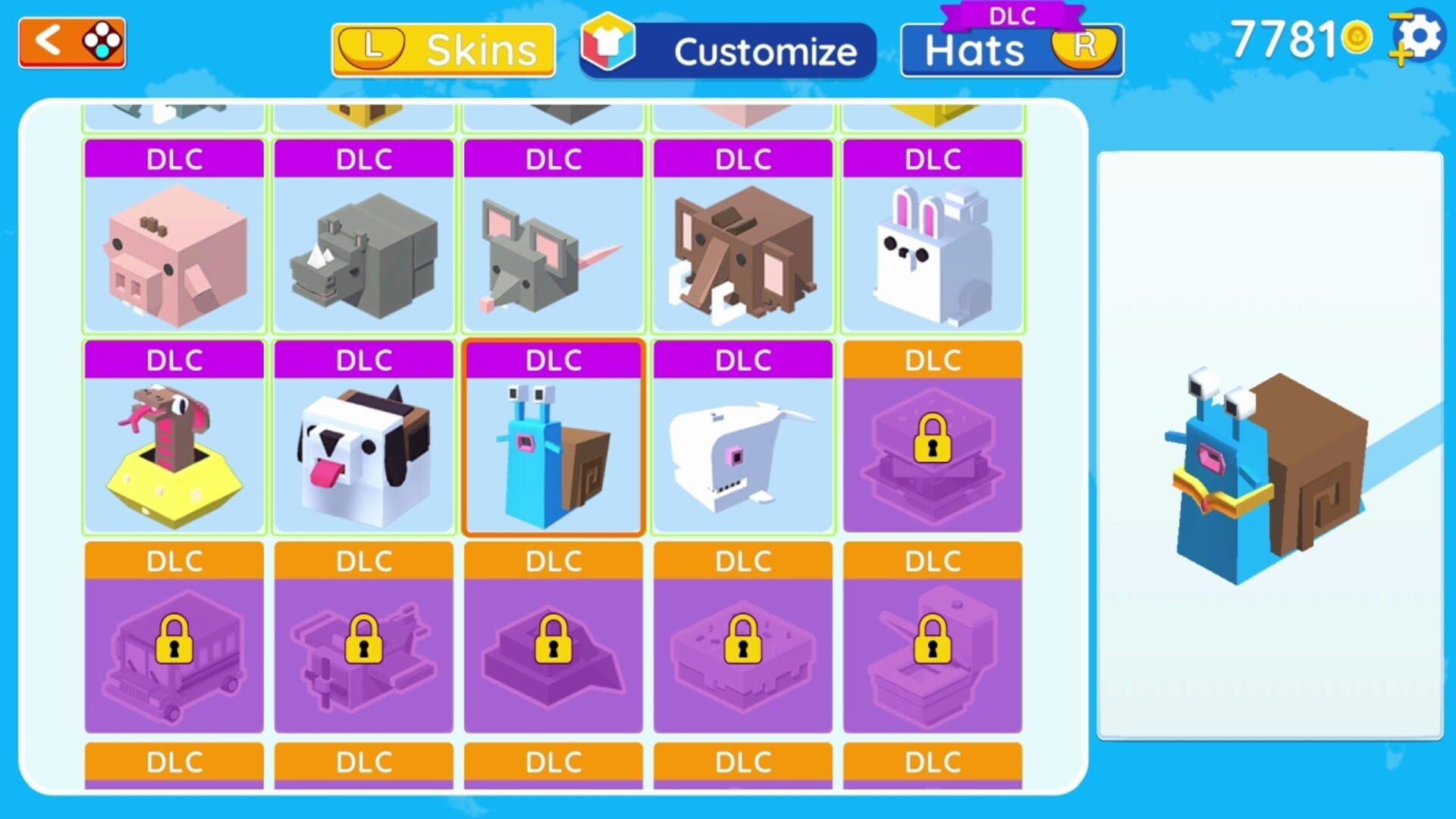Click the locked bus DLC item

tap(173, 652)
